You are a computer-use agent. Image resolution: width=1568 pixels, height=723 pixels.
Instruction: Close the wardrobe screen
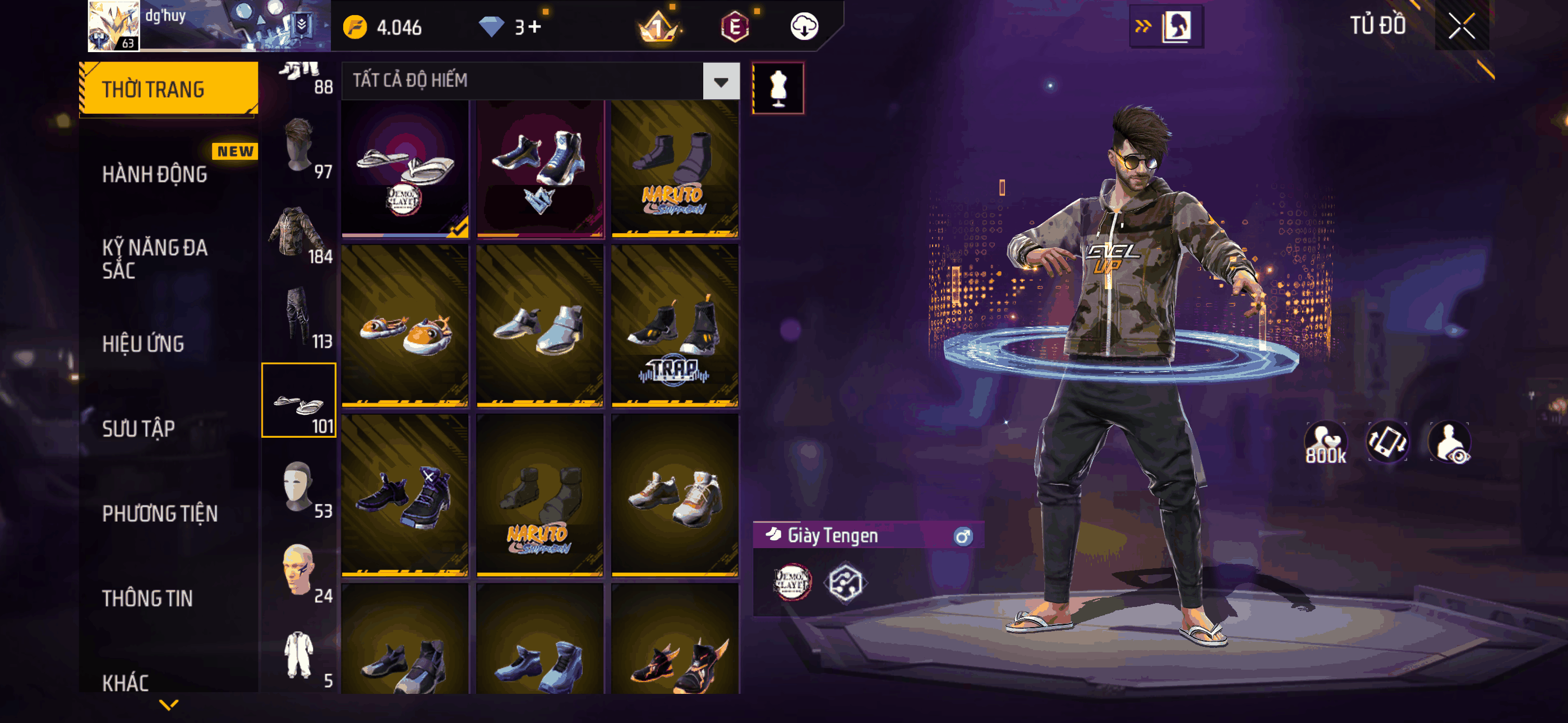click(1461, 26)
